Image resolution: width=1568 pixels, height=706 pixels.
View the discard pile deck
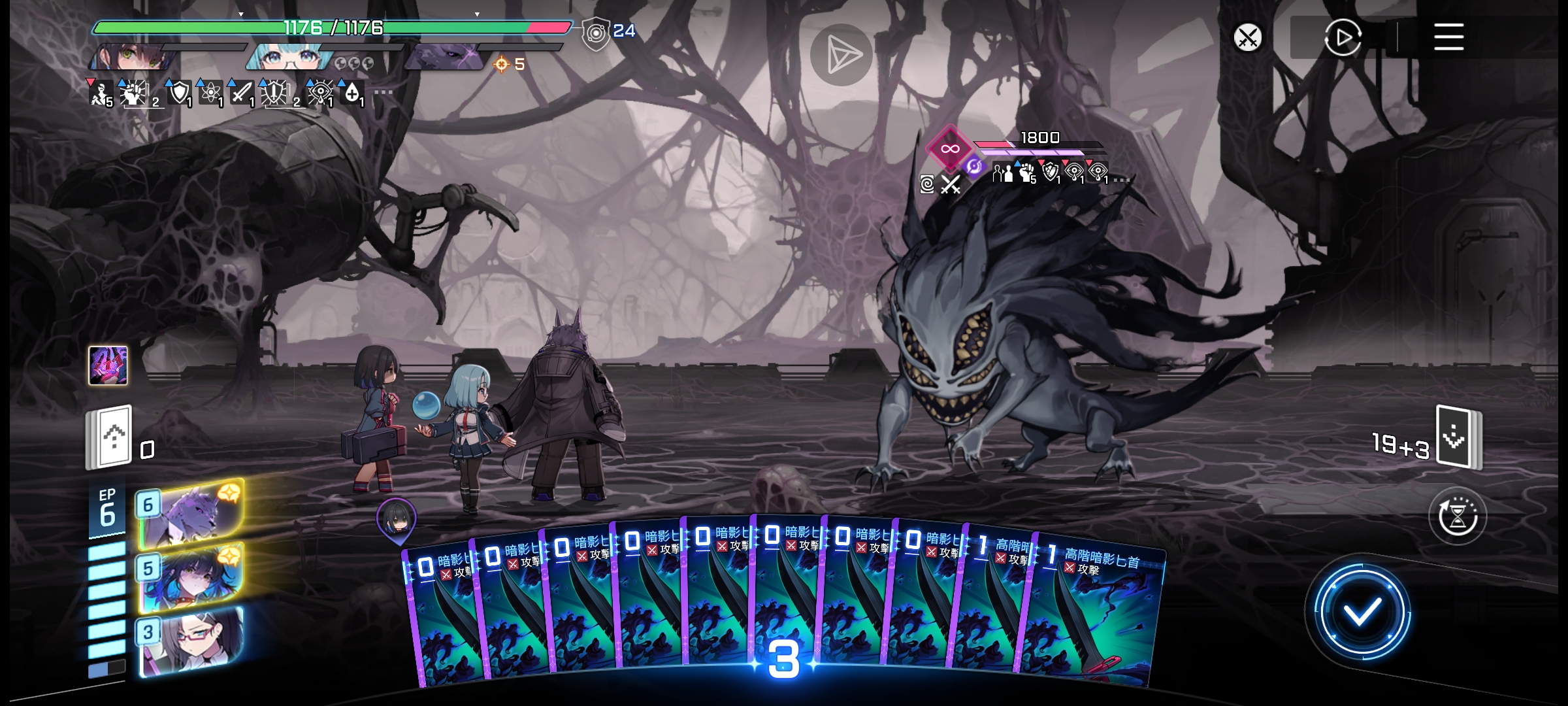[110, 437]
